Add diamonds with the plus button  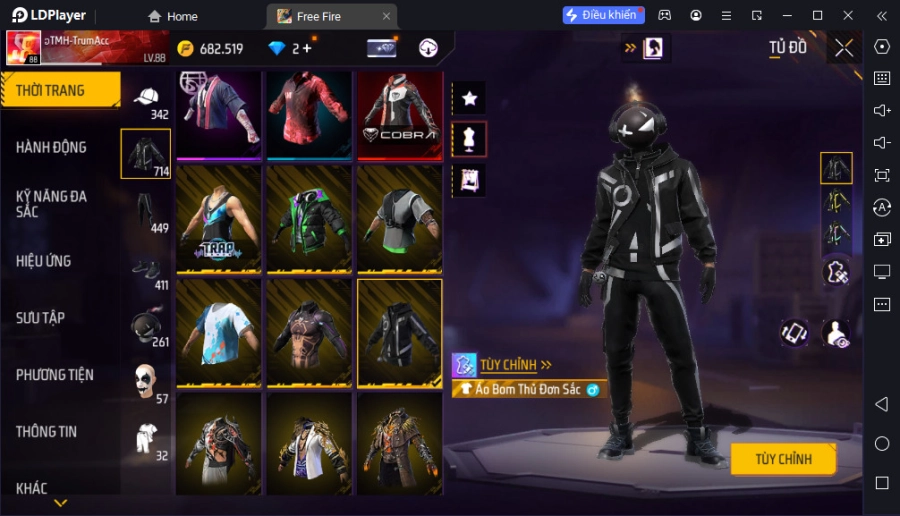pyautogui.click(x=306, y=48)
